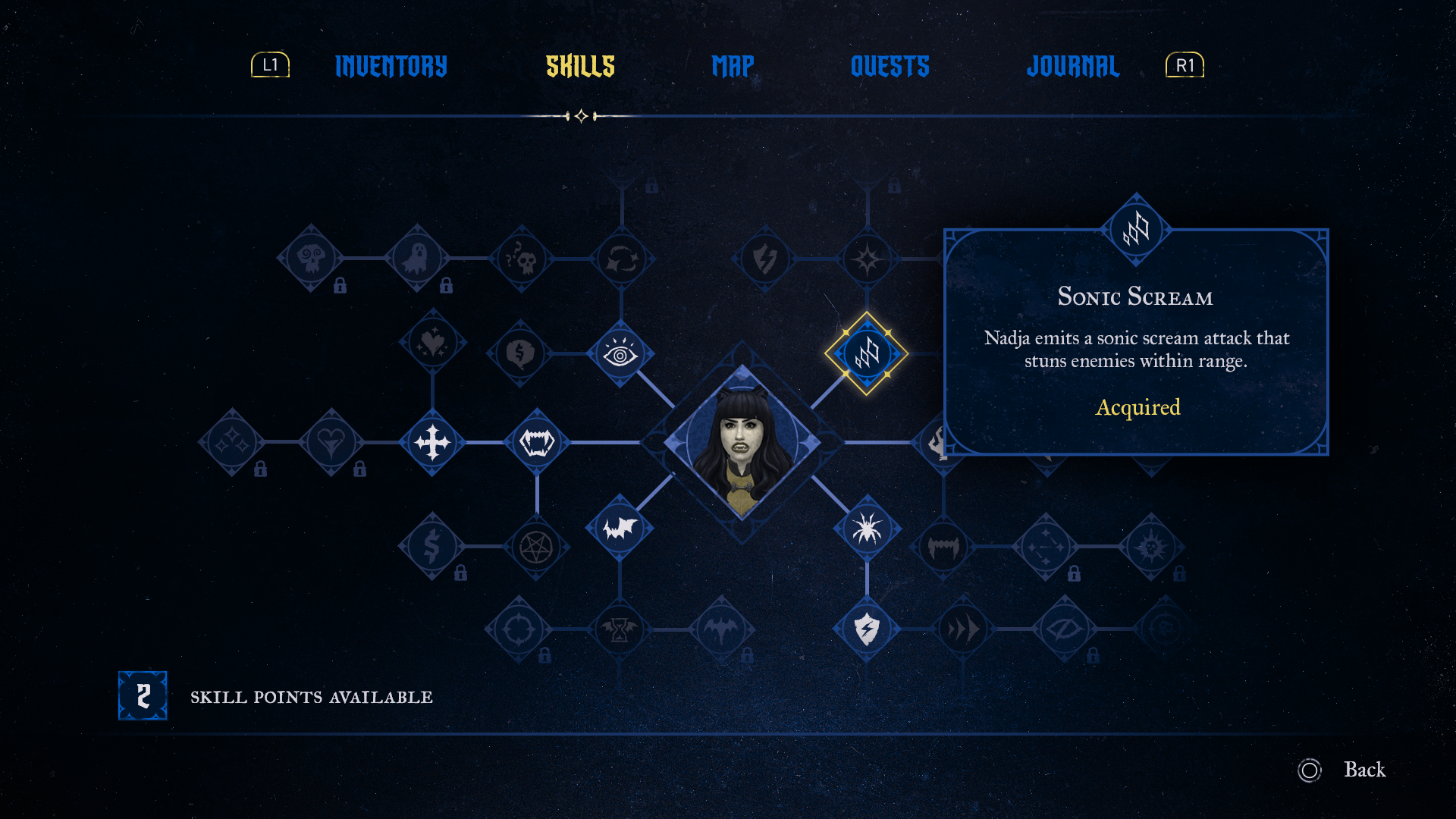Select the vampire fangs skill node
The image size is (1456, 819).
[x=537, y=442]
